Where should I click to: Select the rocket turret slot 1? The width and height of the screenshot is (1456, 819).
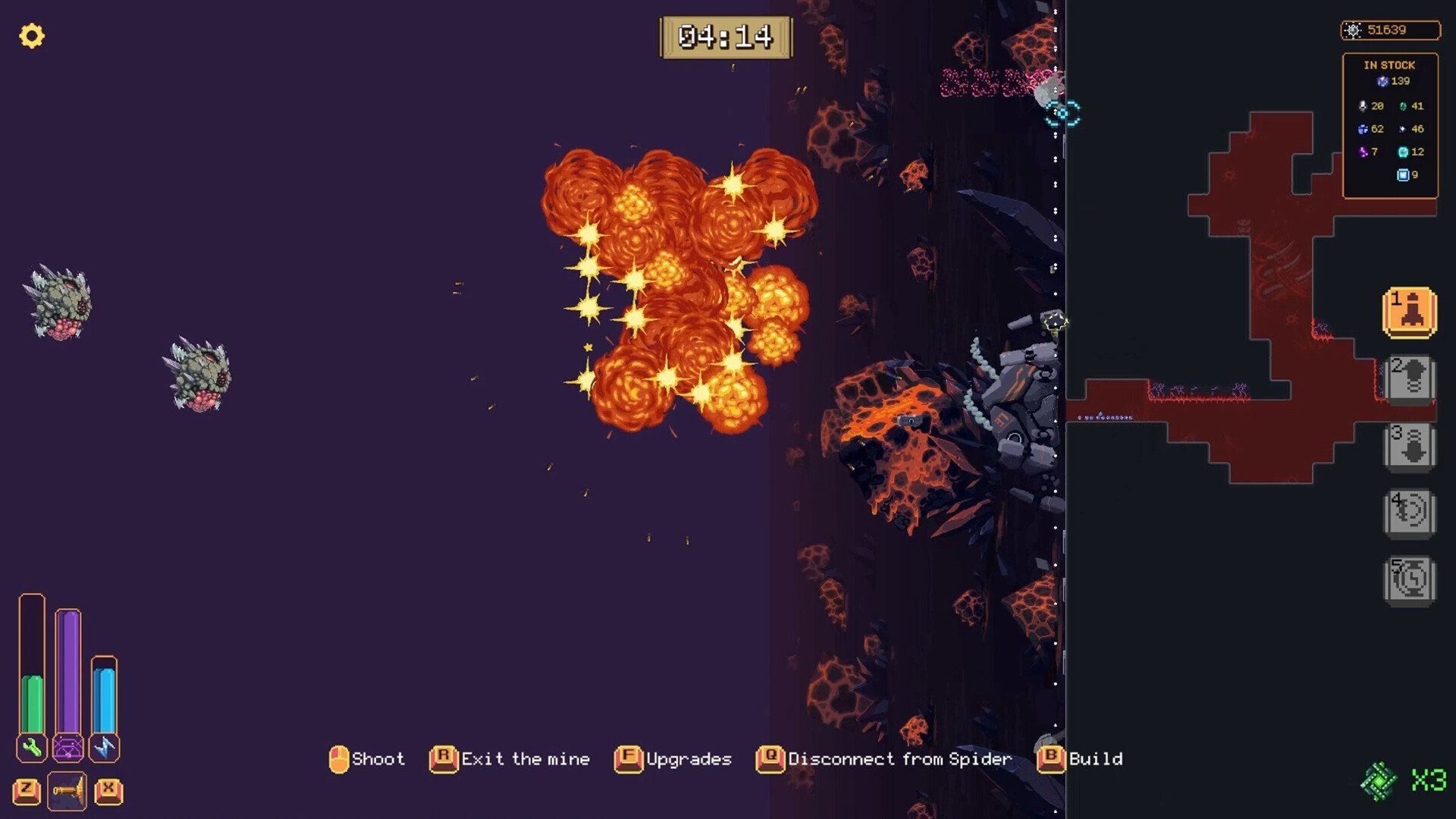pos(1410,312)
